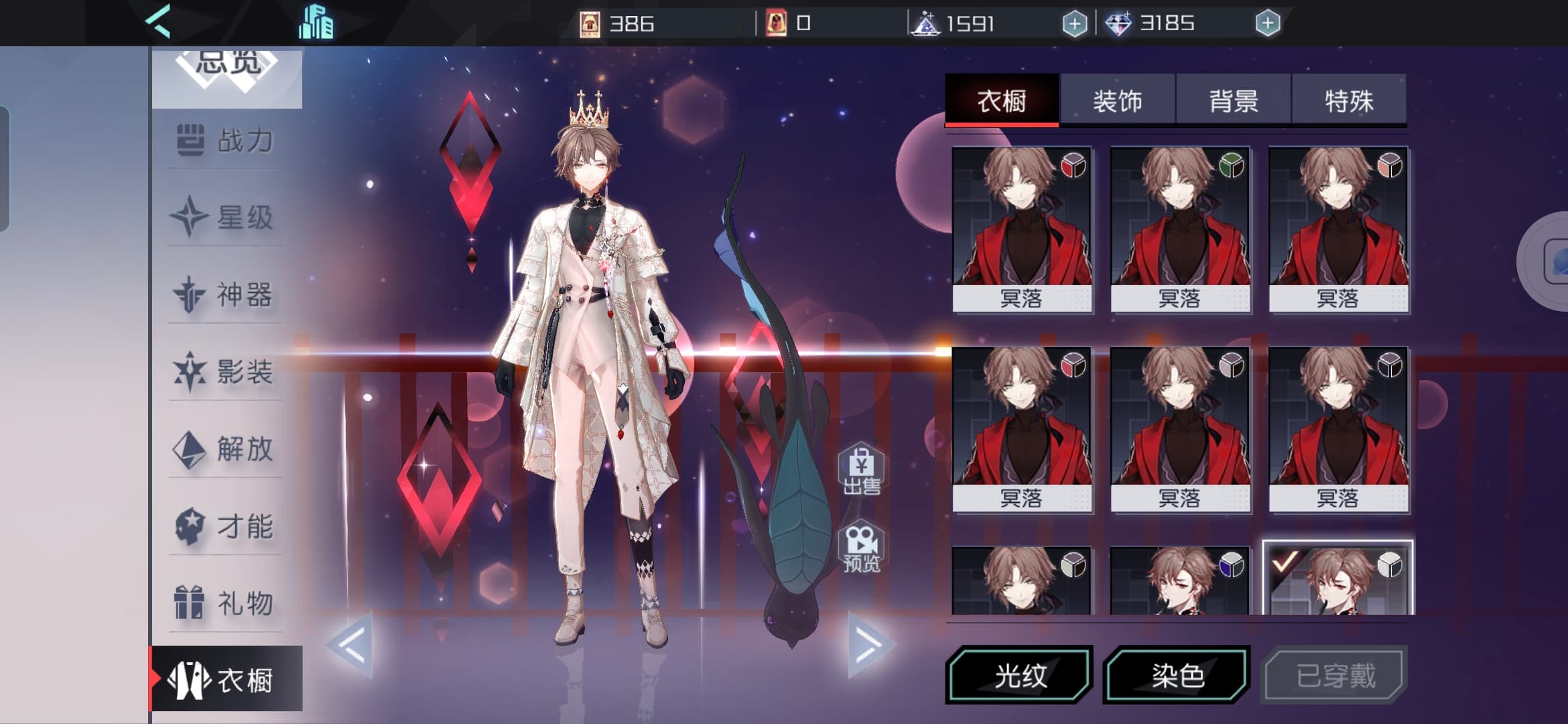
Task: Open the 神器 menu entry
Action: pos(226,295)
